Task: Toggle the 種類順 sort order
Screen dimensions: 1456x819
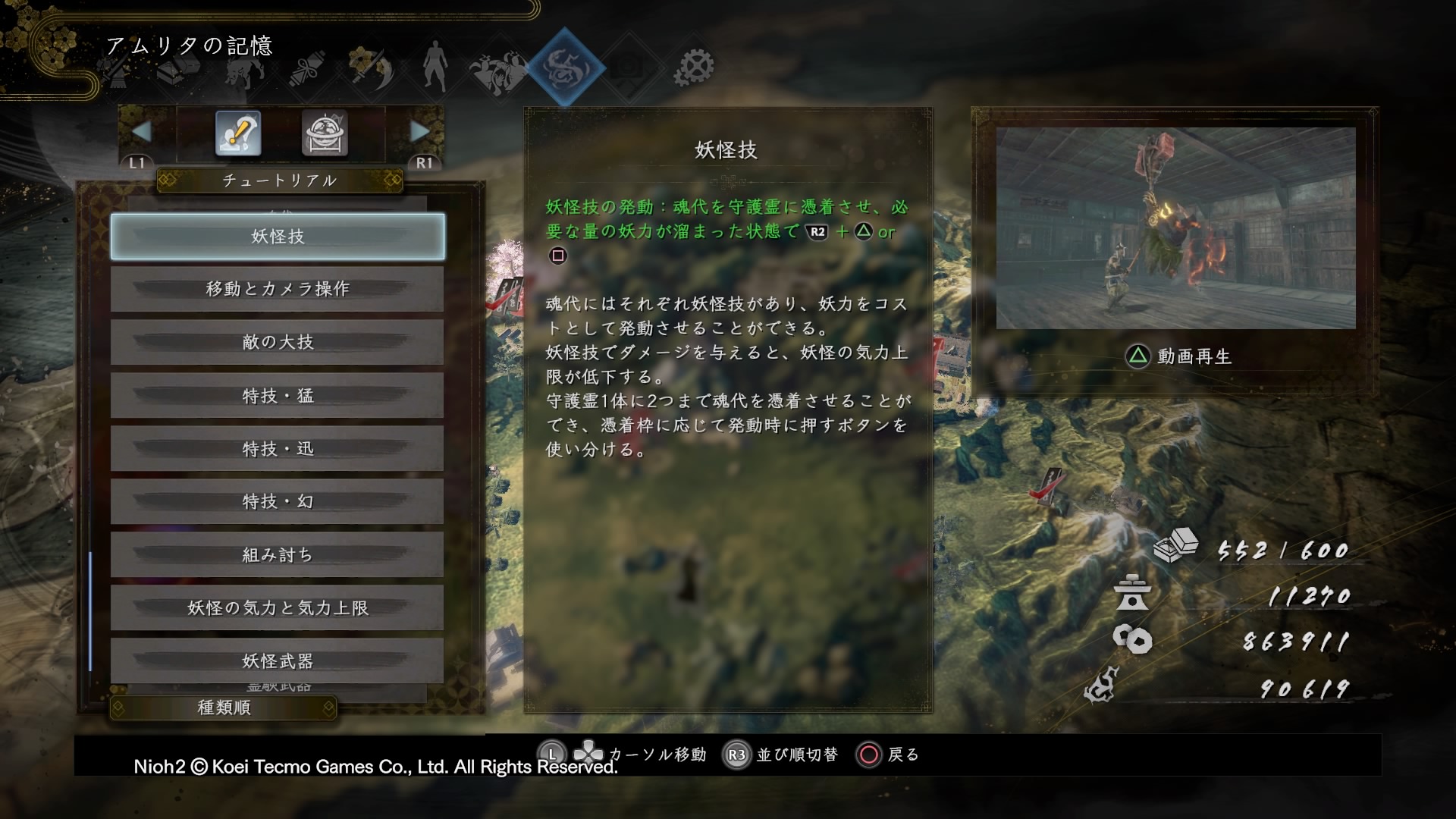Action: 224,708
